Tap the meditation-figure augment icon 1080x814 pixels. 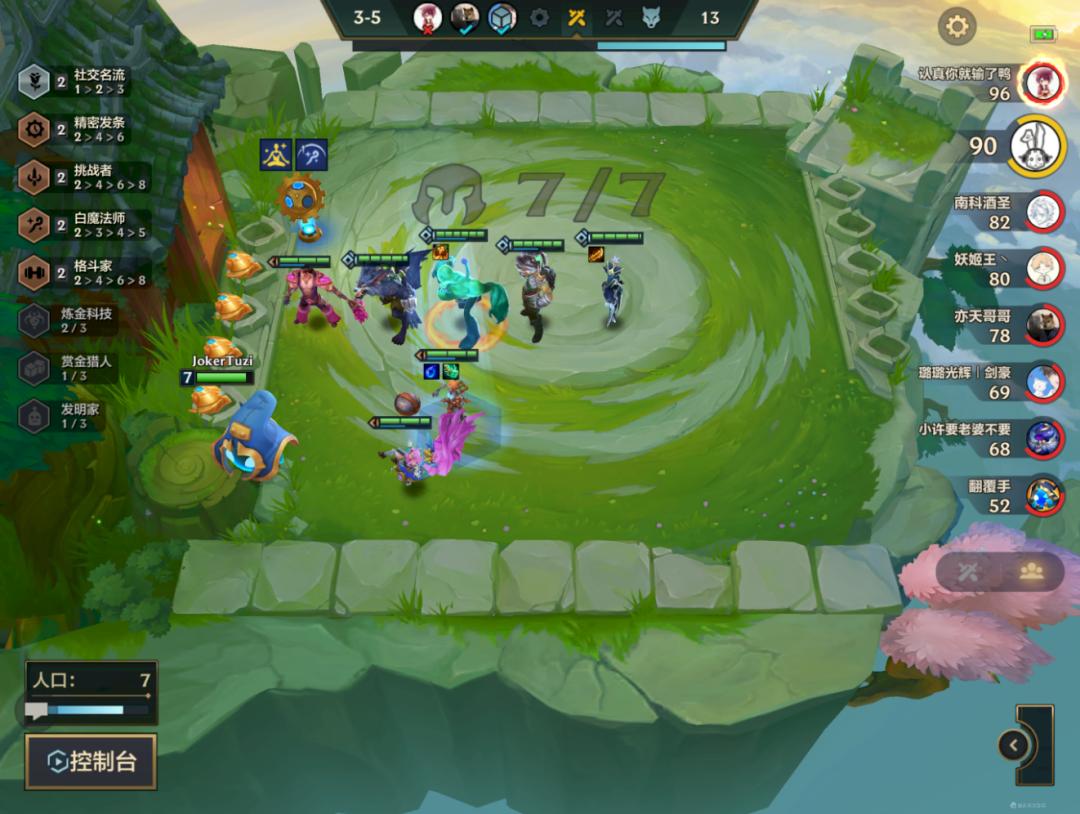276,155
